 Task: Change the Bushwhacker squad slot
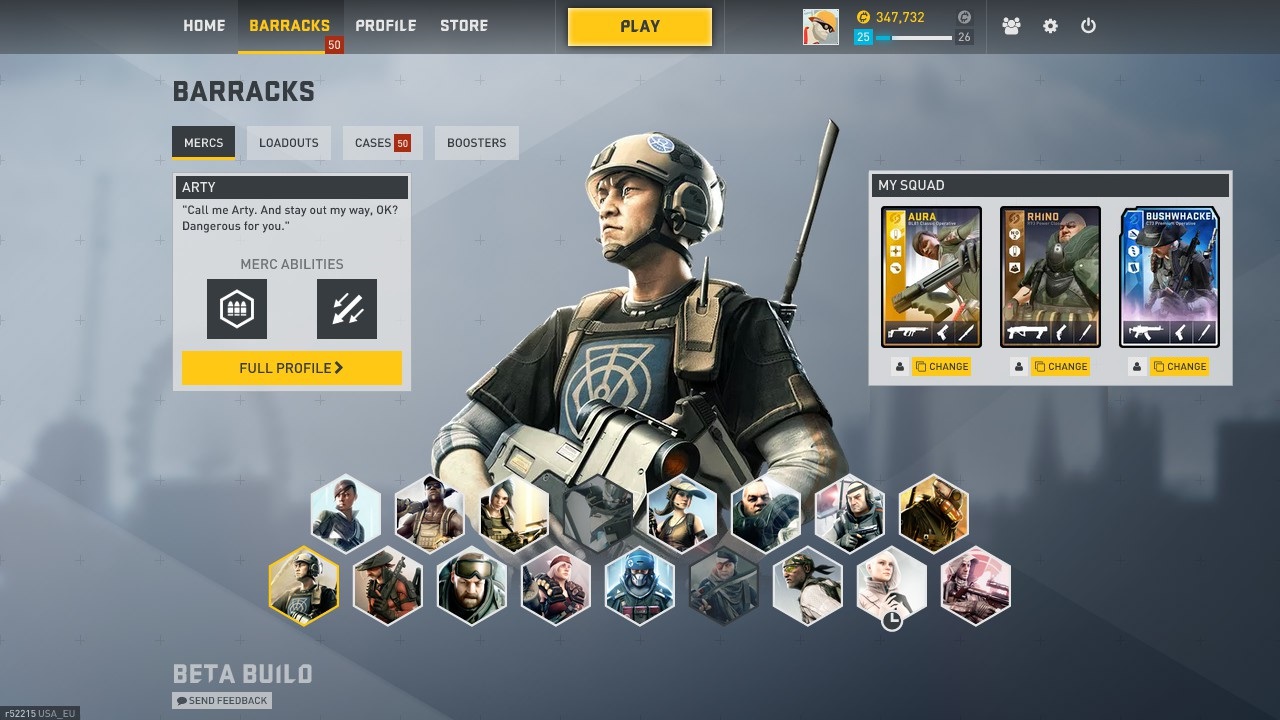pos(1179,367)
